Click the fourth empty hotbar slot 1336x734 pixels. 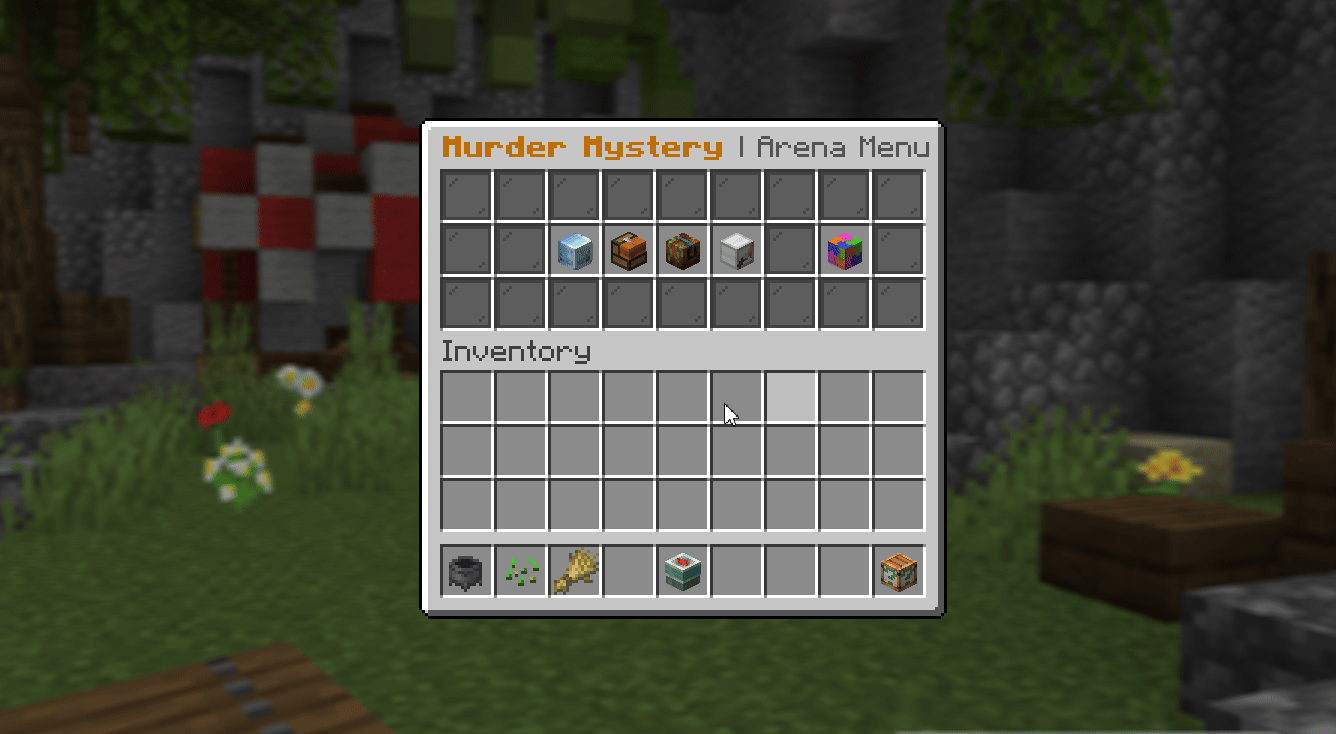point(628,570)
